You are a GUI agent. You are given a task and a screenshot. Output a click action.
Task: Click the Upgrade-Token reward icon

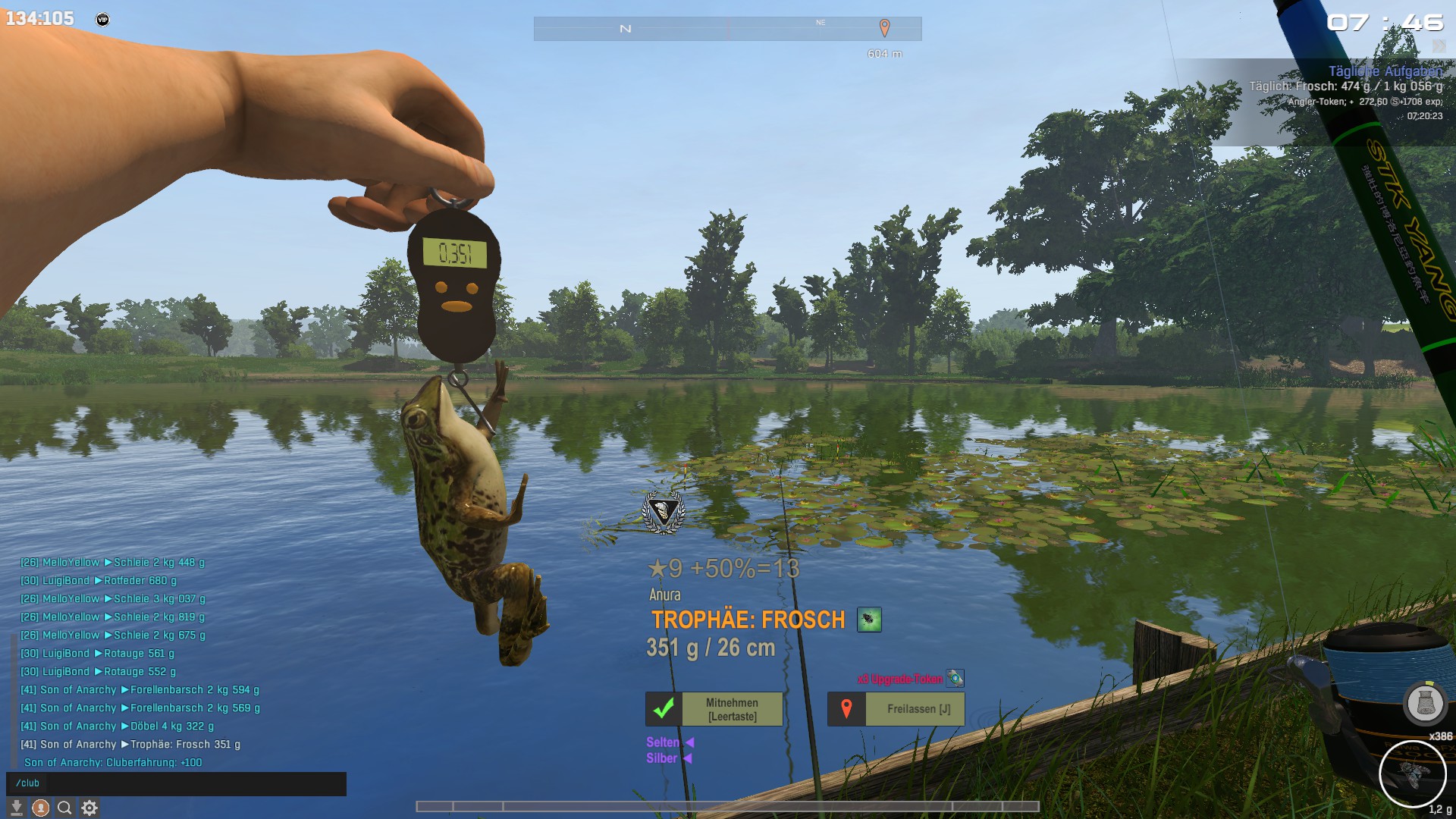tap(955, 678)
